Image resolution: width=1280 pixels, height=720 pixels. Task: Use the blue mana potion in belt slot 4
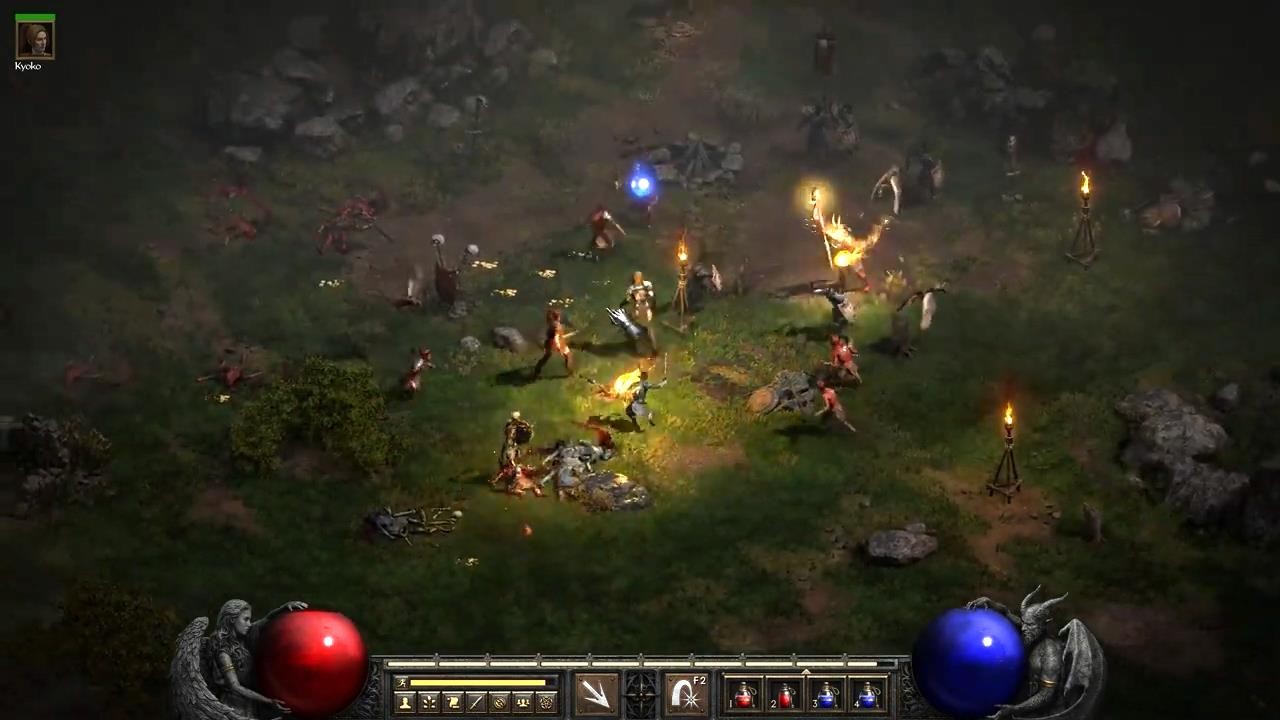[x=868, y=695]
